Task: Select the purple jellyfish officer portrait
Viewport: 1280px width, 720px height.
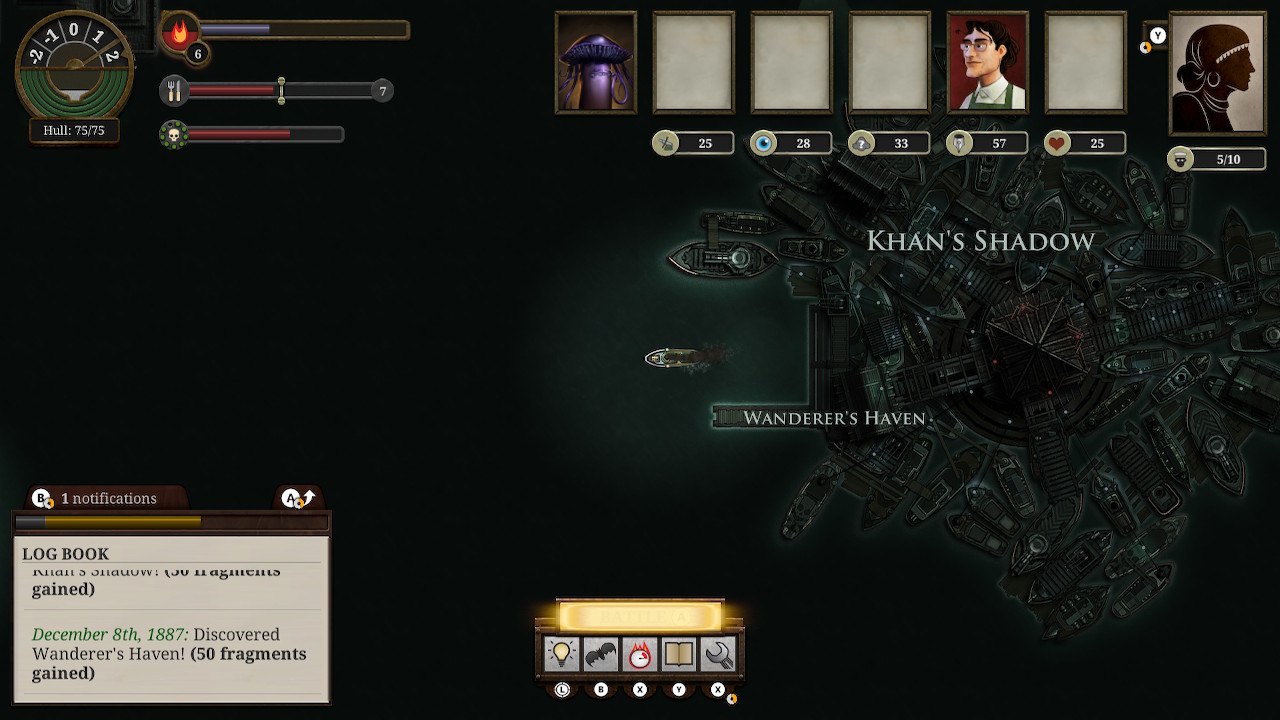Action: coord(596,62)
